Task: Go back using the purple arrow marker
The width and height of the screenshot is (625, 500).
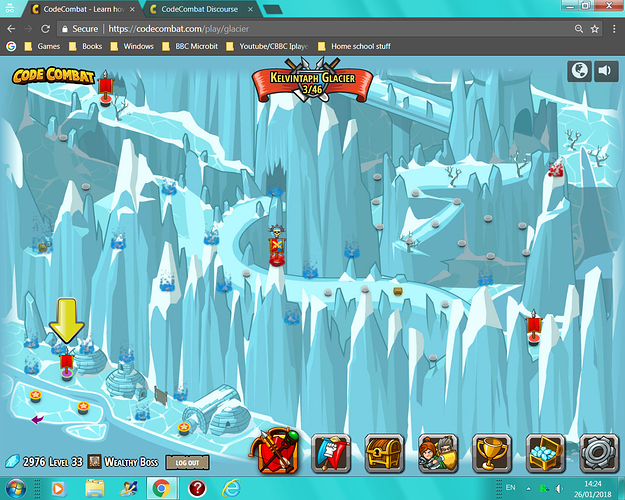Action: (37, 419)
